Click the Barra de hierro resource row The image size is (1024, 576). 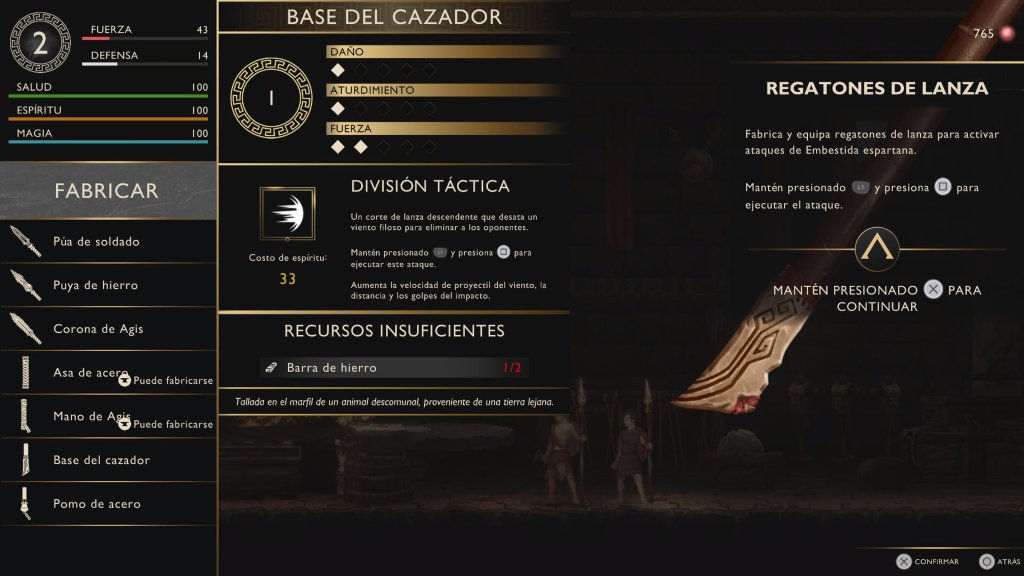click(393, 368)
